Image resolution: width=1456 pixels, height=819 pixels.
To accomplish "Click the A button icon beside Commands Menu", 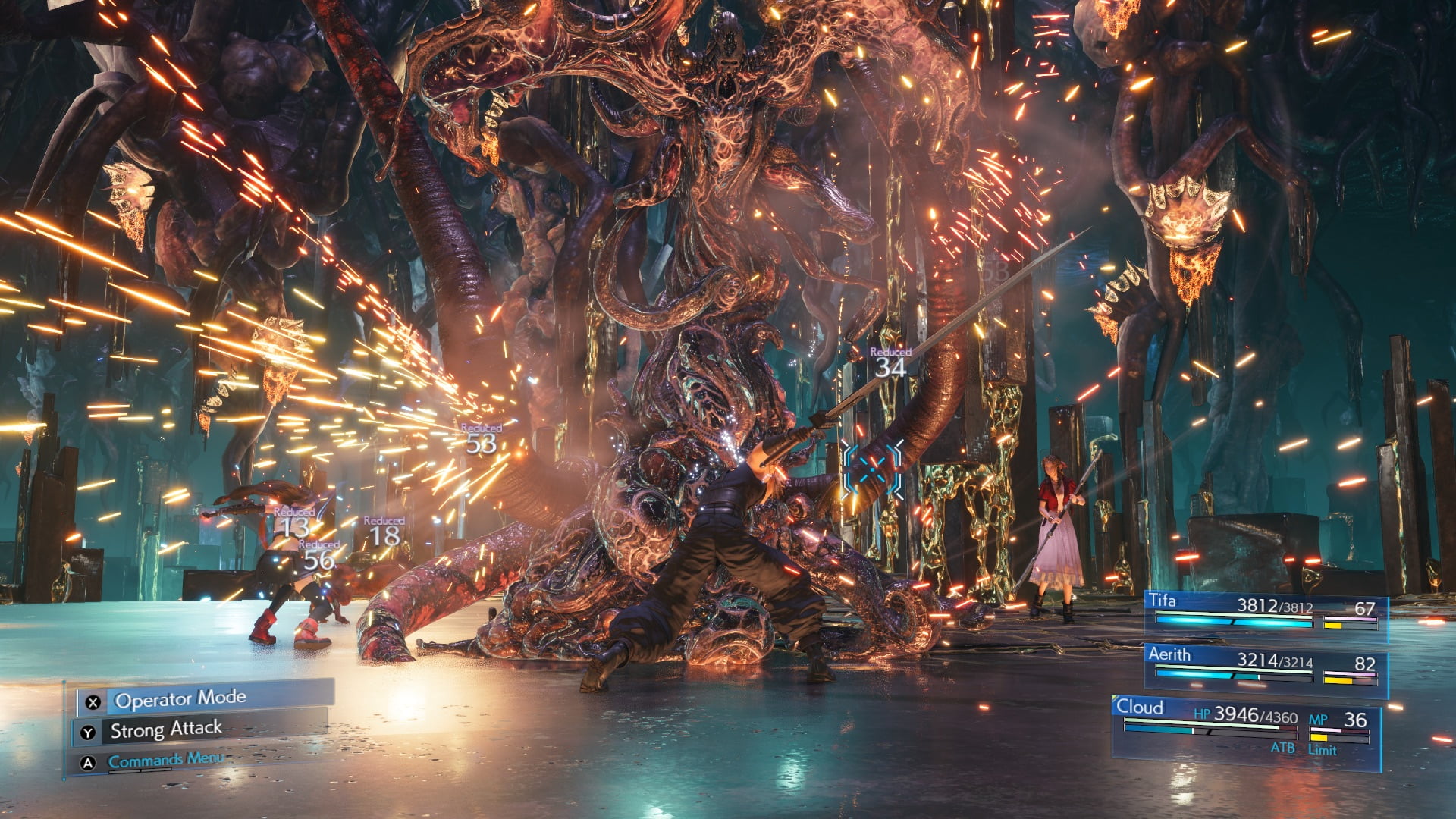I will click(x=87, y=763).
